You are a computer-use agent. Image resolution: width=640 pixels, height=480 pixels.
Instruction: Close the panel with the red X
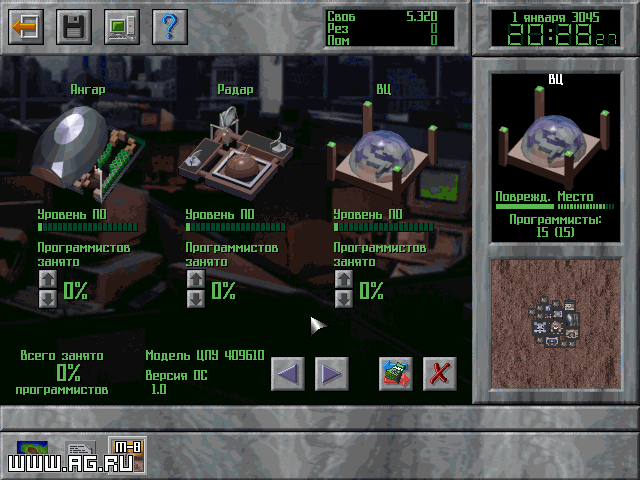[x=440, y=373]
